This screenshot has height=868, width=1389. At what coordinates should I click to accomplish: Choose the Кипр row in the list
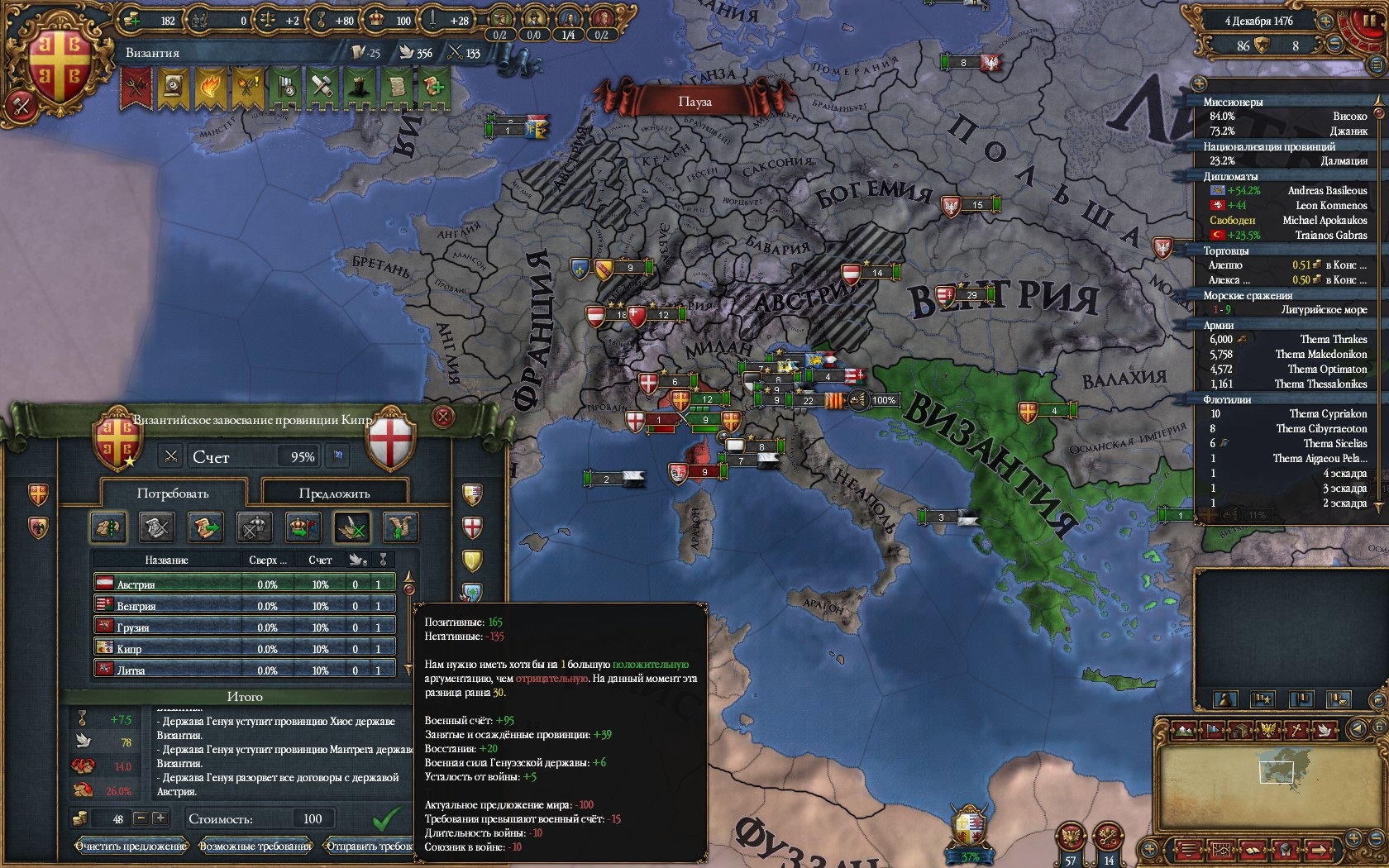[x=244, y=648]
